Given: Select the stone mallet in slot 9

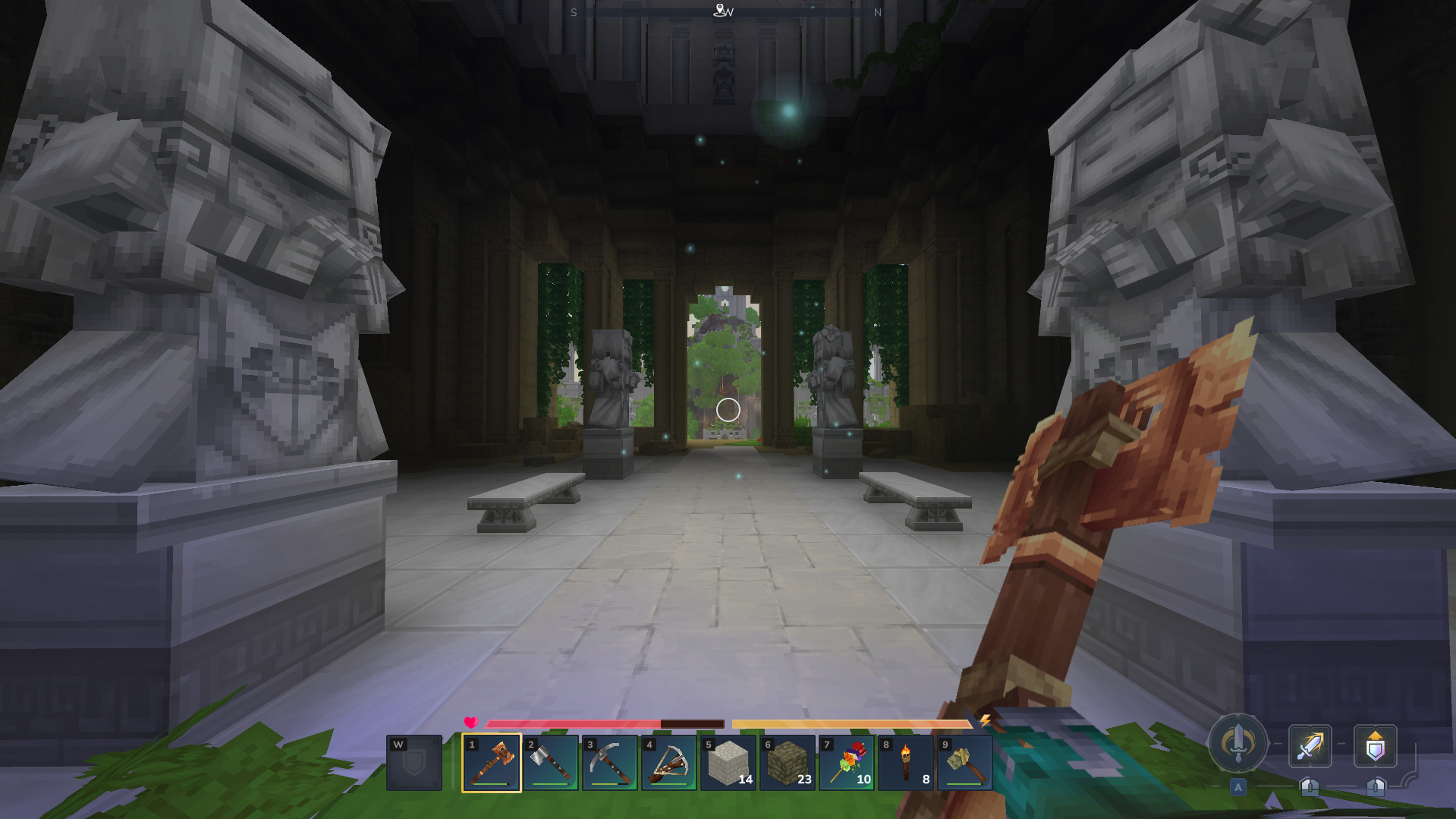Looking at the screenshot, I should tap(964, 763).
